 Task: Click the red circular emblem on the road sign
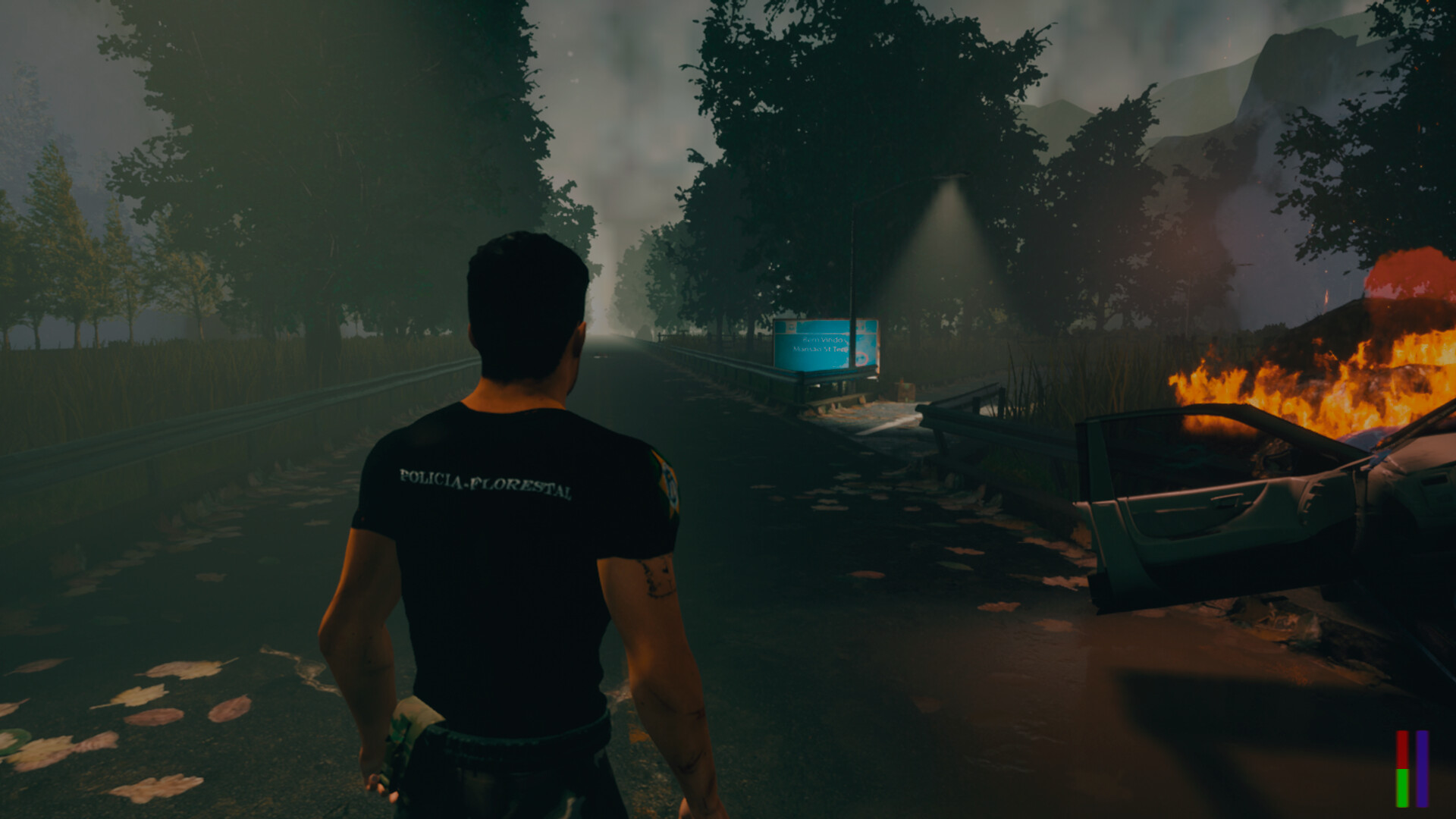[x=861, y=358]
